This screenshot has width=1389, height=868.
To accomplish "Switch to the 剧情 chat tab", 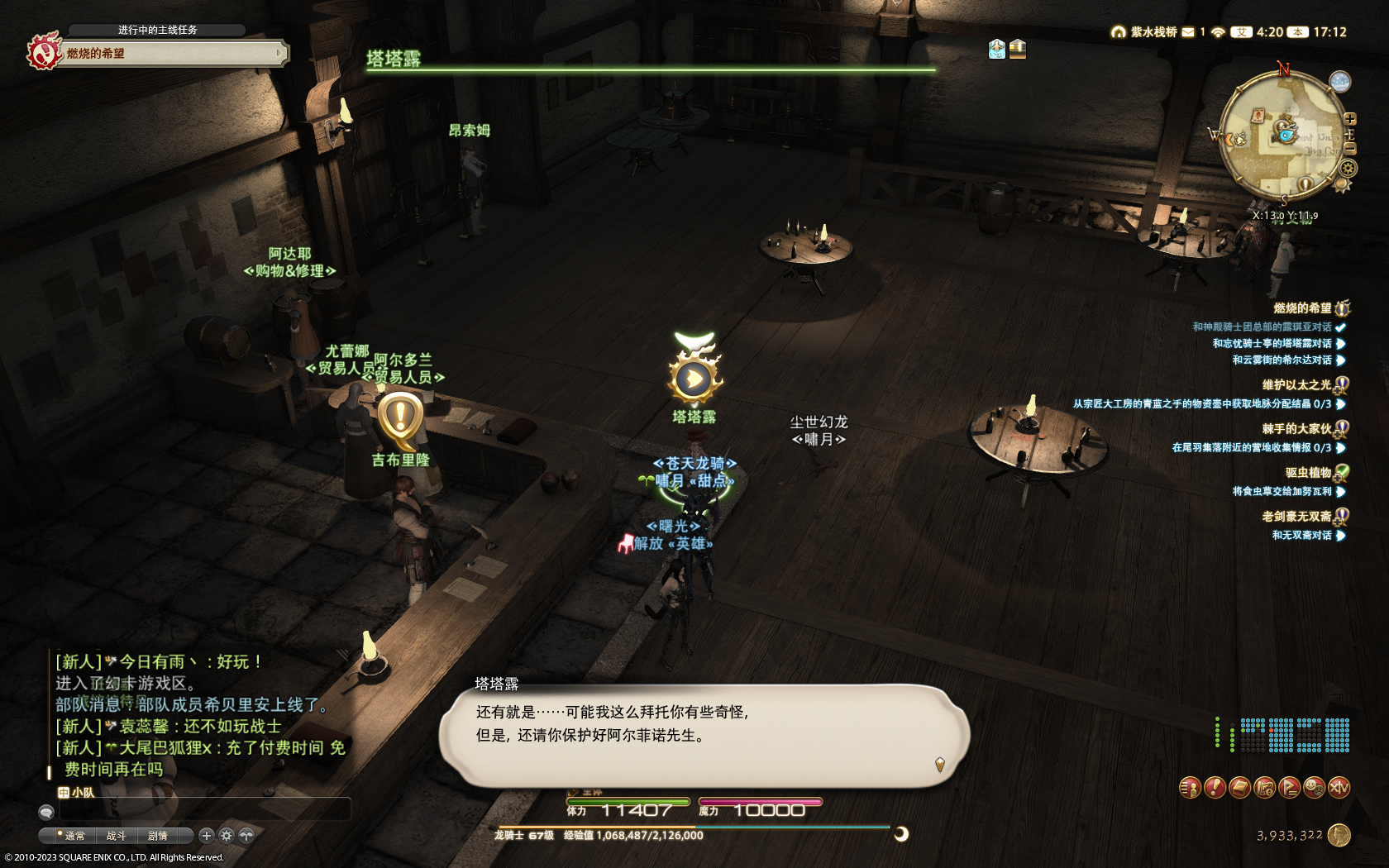I will click(158, 836).
